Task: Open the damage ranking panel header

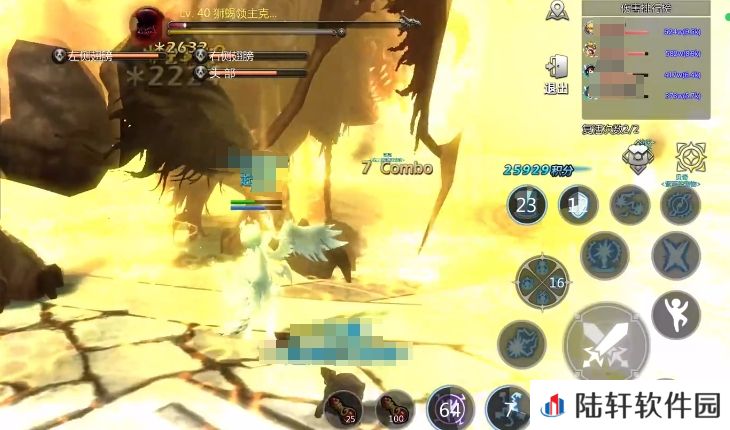Action: tap(646, 8)
